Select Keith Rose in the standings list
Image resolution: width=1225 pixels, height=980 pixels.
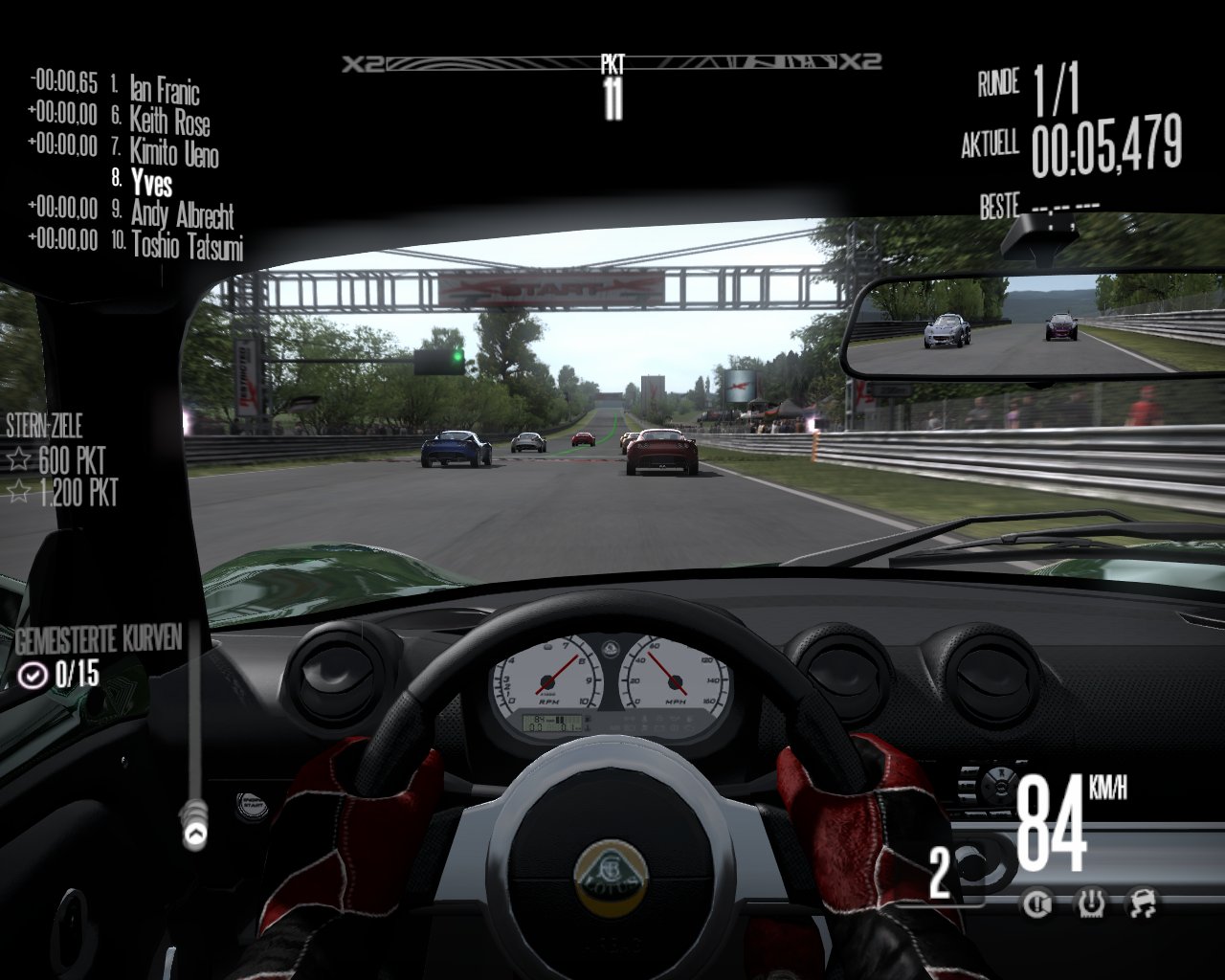pyautogui.click(x=169, y=122)
